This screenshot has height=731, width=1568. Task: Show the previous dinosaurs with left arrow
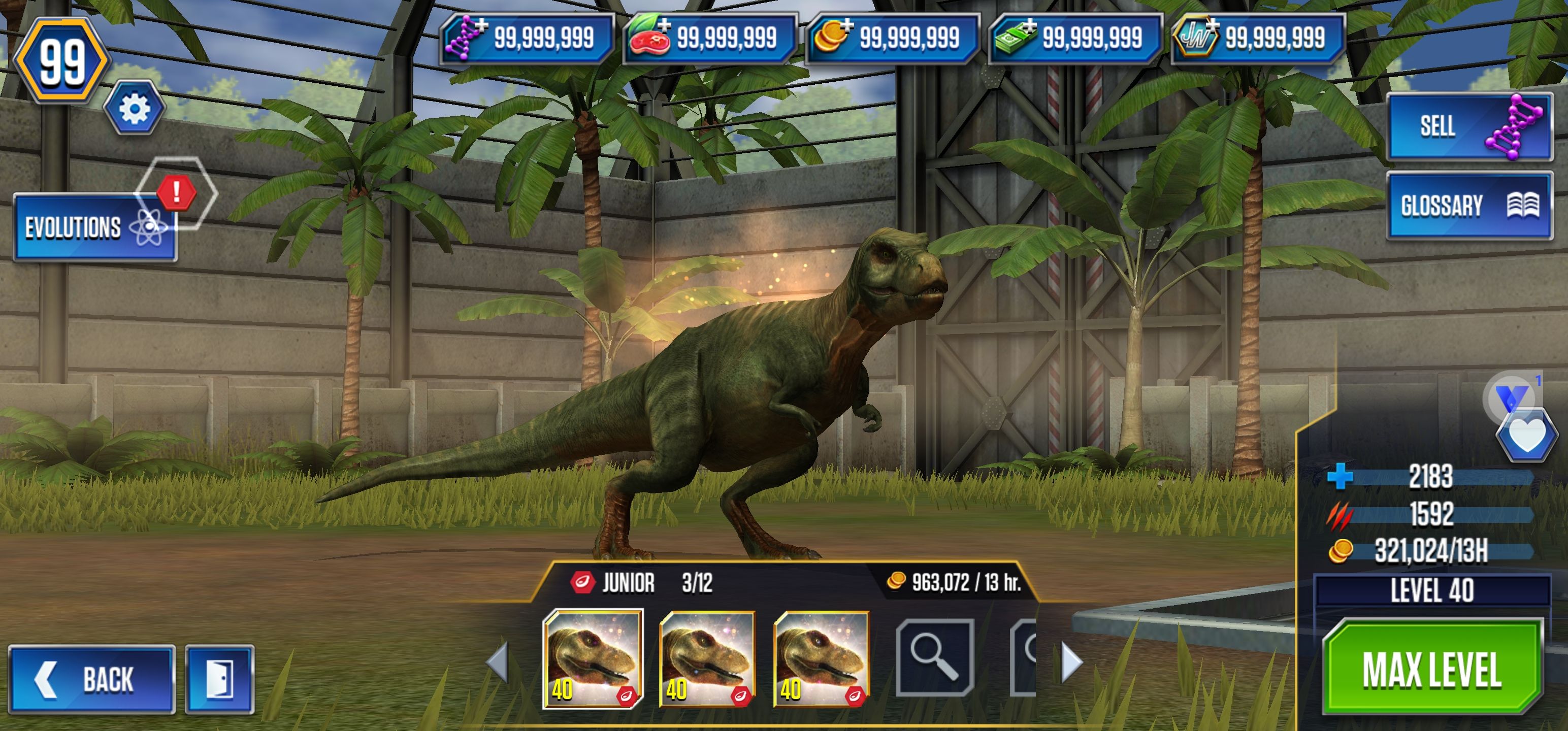click(x=498, y=661)
